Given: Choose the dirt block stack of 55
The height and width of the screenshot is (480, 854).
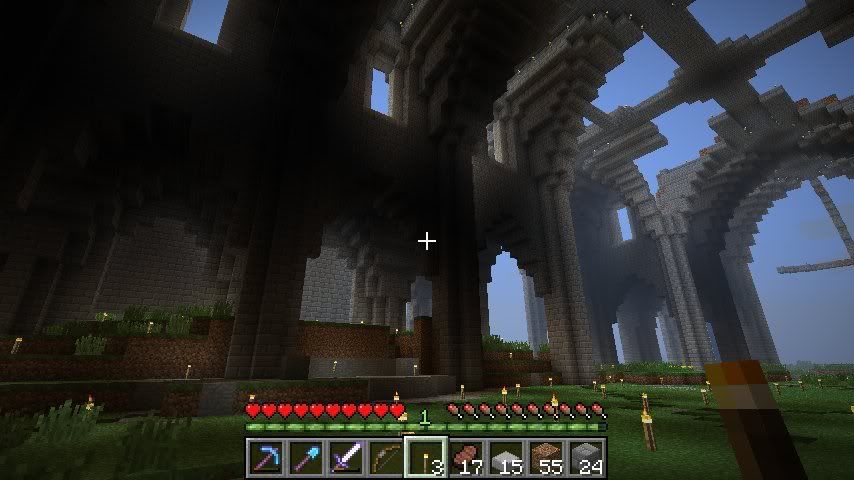Looking at the screenshot, I should (x=546, y=458).
